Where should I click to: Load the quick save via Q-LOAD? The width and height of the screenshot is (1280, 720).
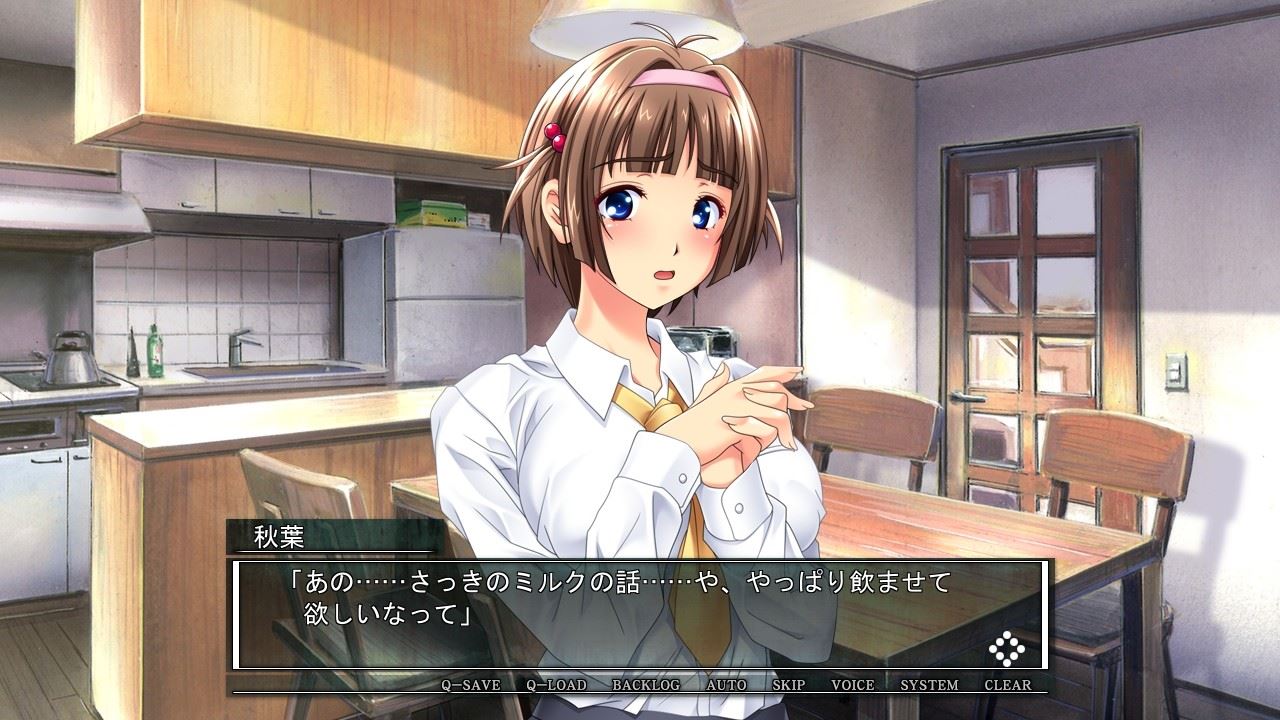coord(557,685)
